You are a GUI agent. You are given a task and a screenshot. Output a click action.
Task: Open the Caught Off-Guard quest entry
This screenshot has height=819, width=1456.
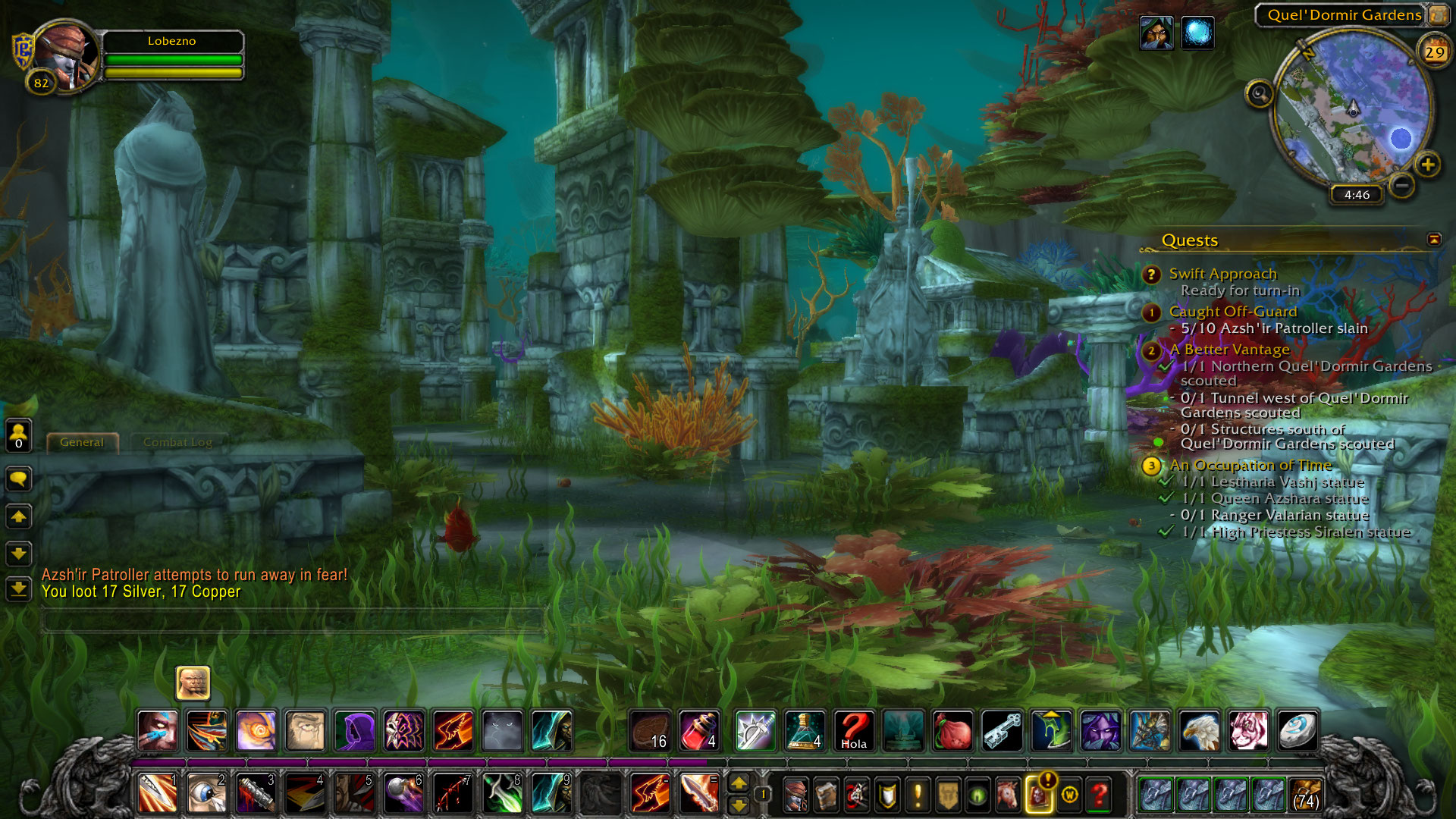[x=1232, y=312]
